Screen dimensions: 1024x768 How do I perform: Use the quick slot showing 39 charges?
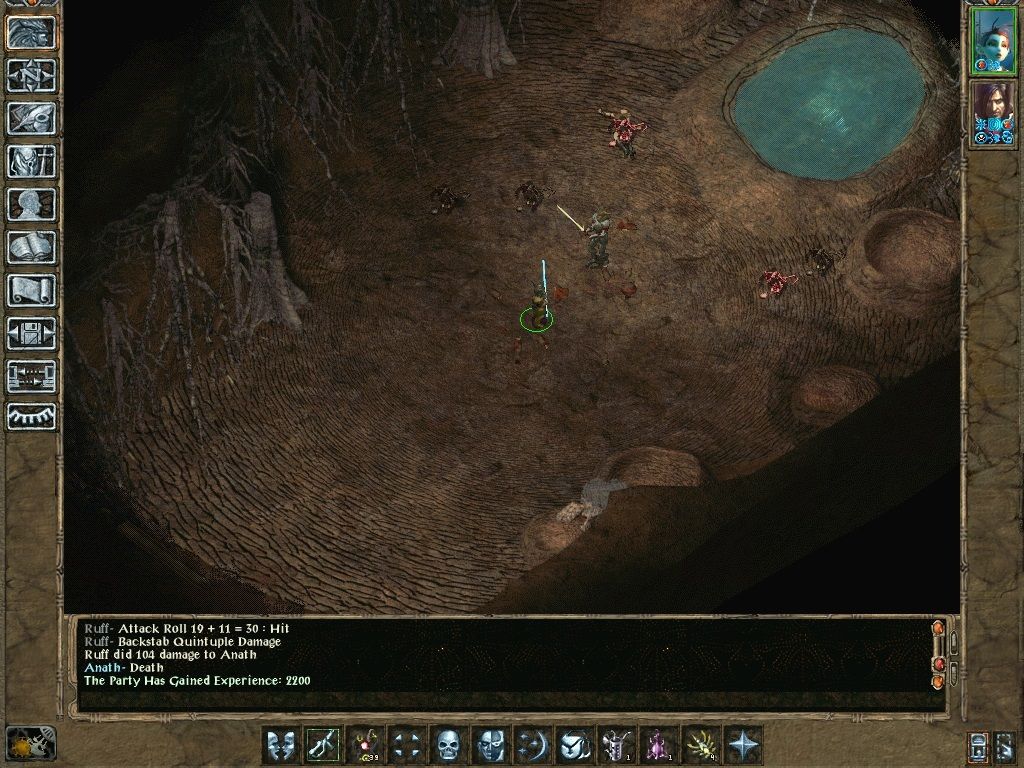tap(365, 745)
